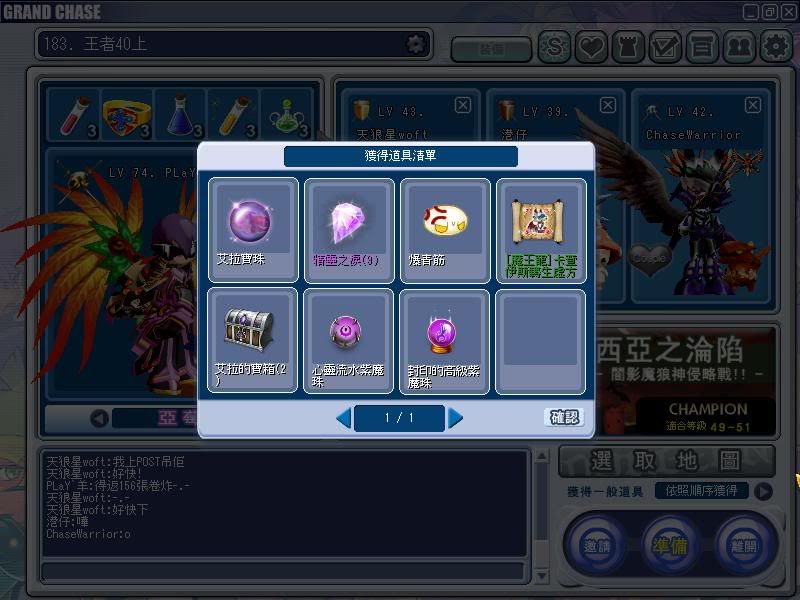This screenshot has width=800, height=600.
Task: Open the heart icon menu in the toolbar
Action: pyautogui.click(x=591, y=46)
